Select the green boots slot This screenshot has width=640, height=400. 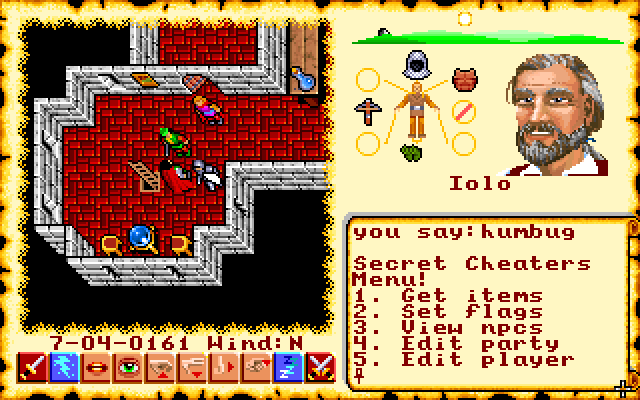pos(413,152)
